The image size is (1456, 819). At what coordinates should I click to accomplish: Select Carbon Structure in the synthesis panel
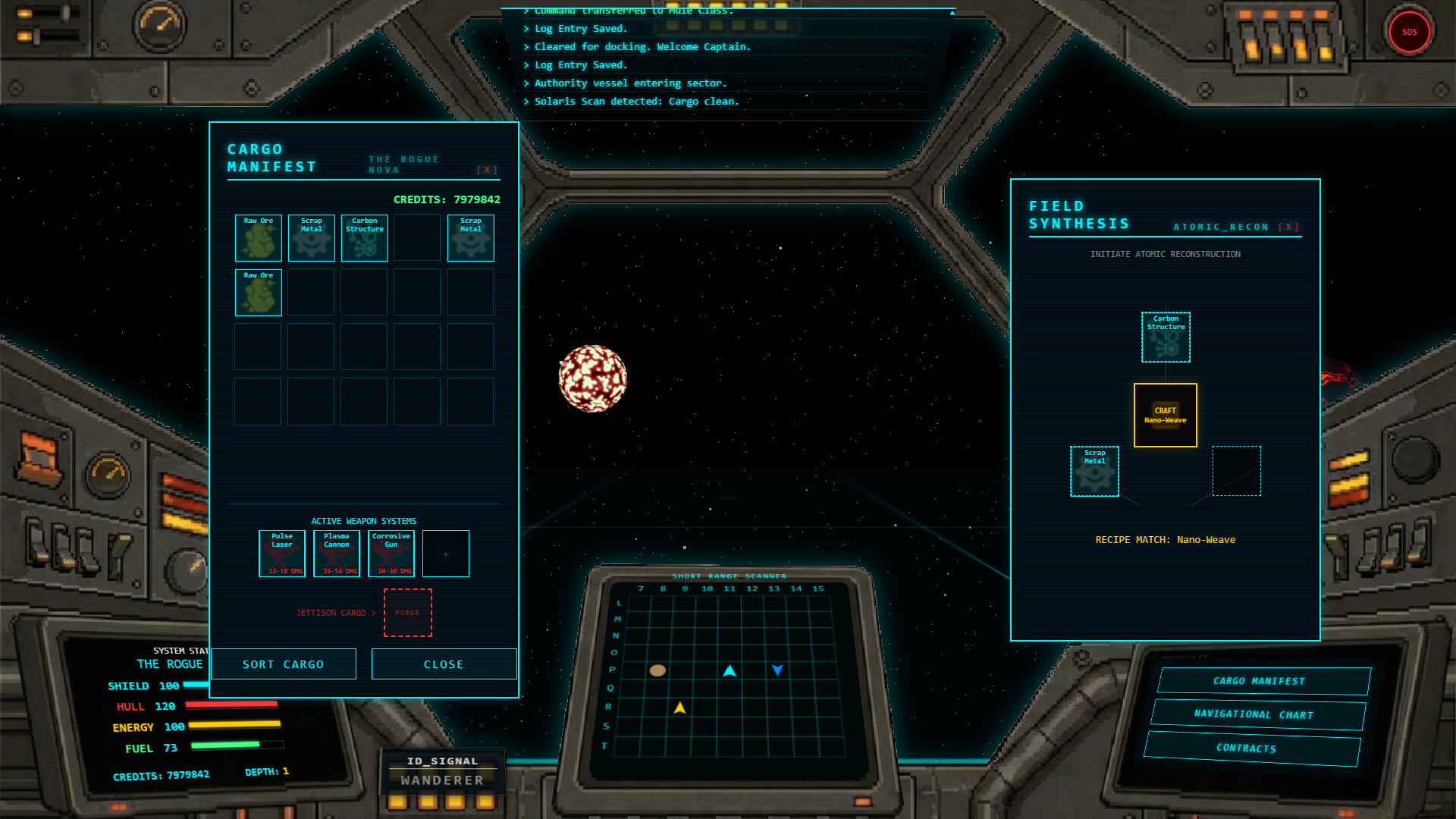[1166, 337]
